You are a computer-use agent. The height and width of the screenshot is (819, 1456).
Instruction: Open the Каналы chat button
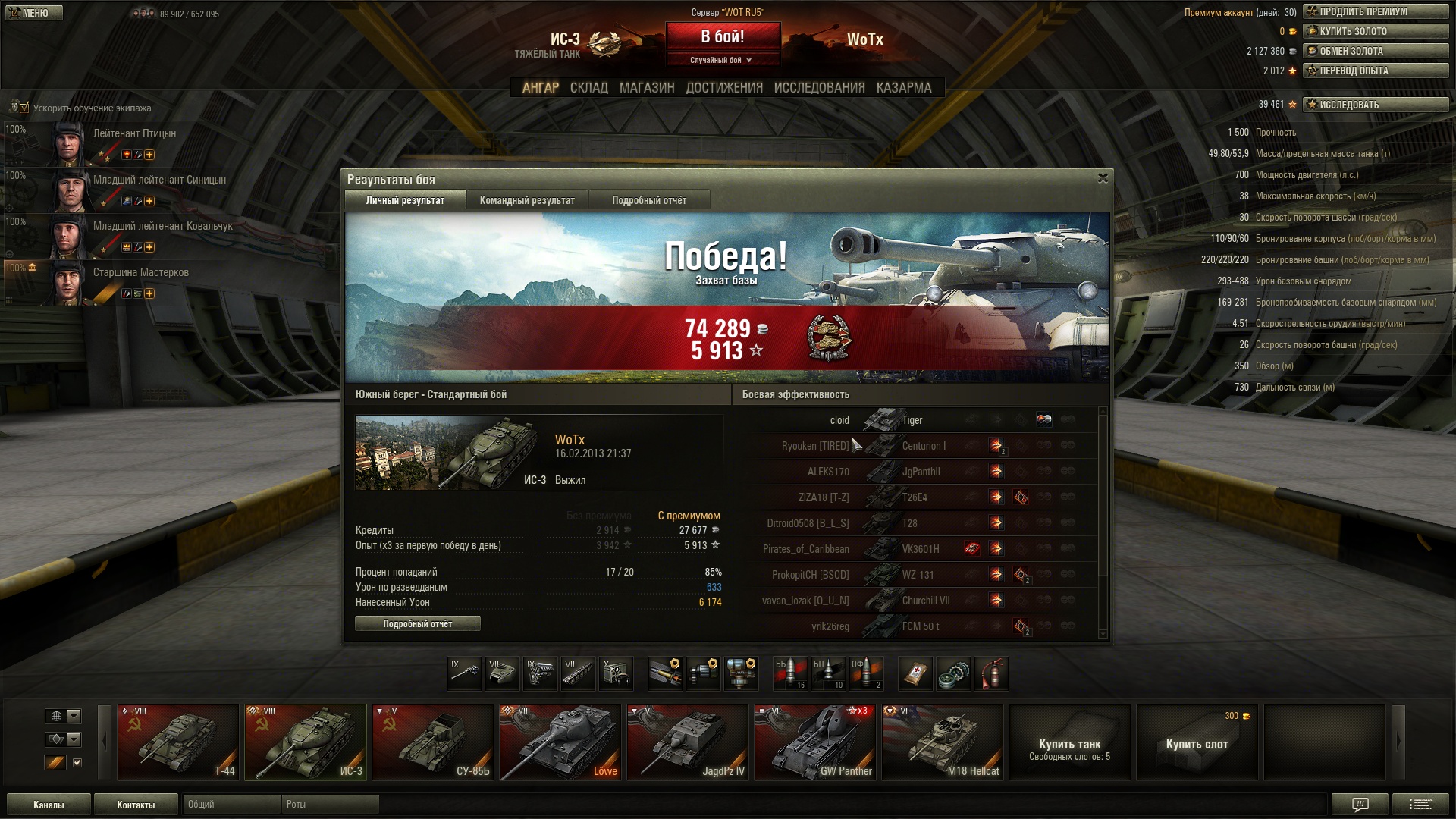click(49, 805)
